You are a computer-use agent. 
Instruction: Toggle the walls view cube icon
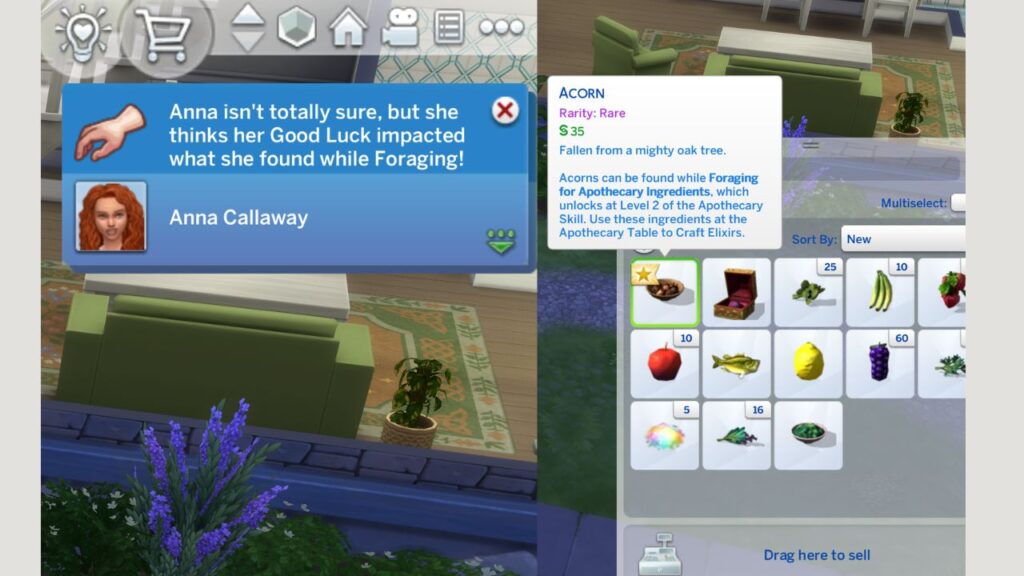[x=296, y=28]
